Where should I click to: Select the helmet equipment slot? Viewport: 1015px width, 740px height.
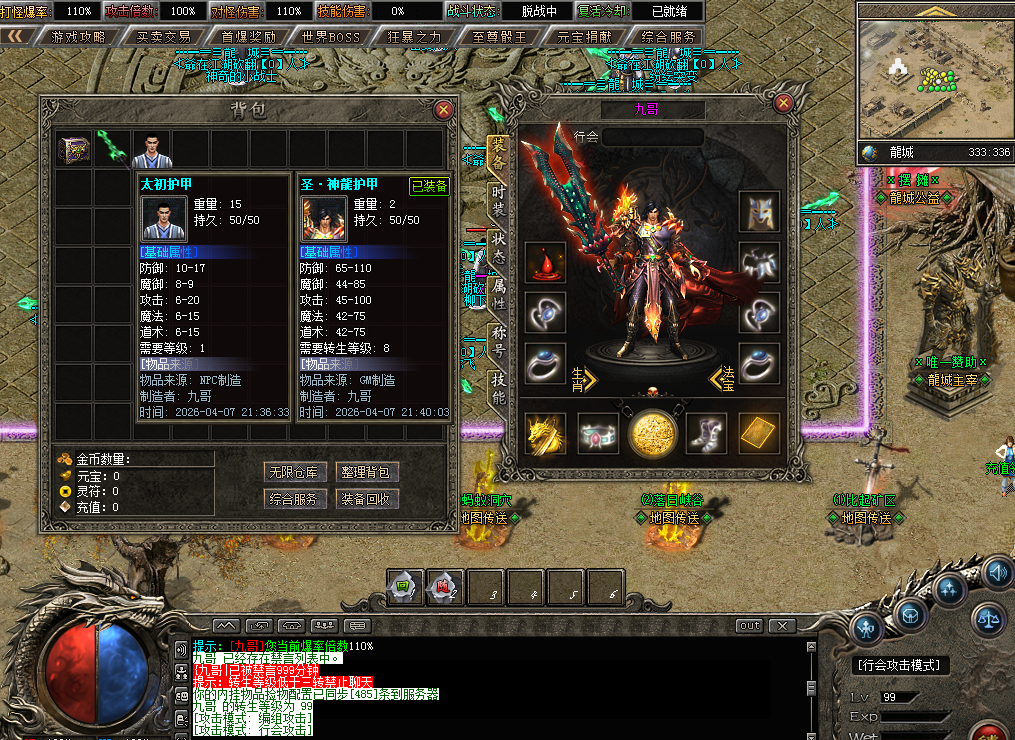coord(759,212)
